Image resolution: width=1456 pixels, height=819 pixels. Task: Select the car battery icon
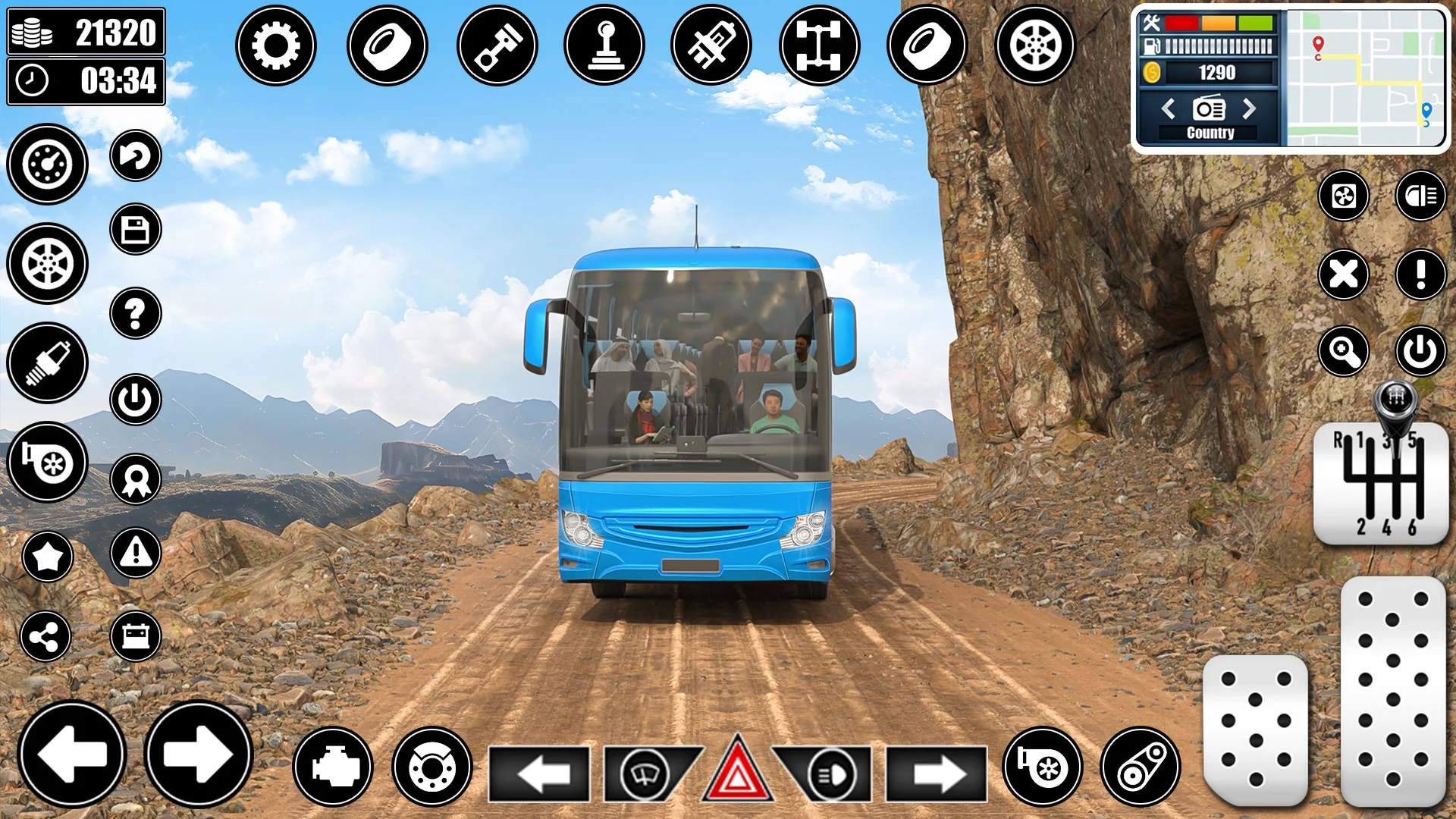136,635
